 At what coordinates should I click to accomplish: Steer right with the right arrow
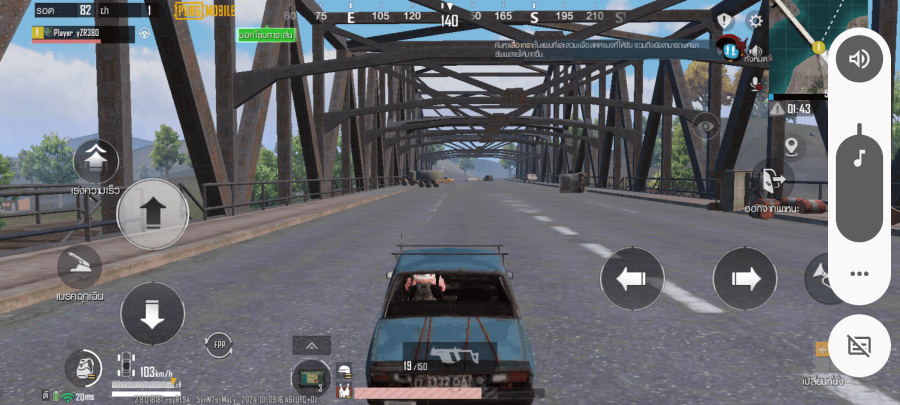tap(744, 278)
